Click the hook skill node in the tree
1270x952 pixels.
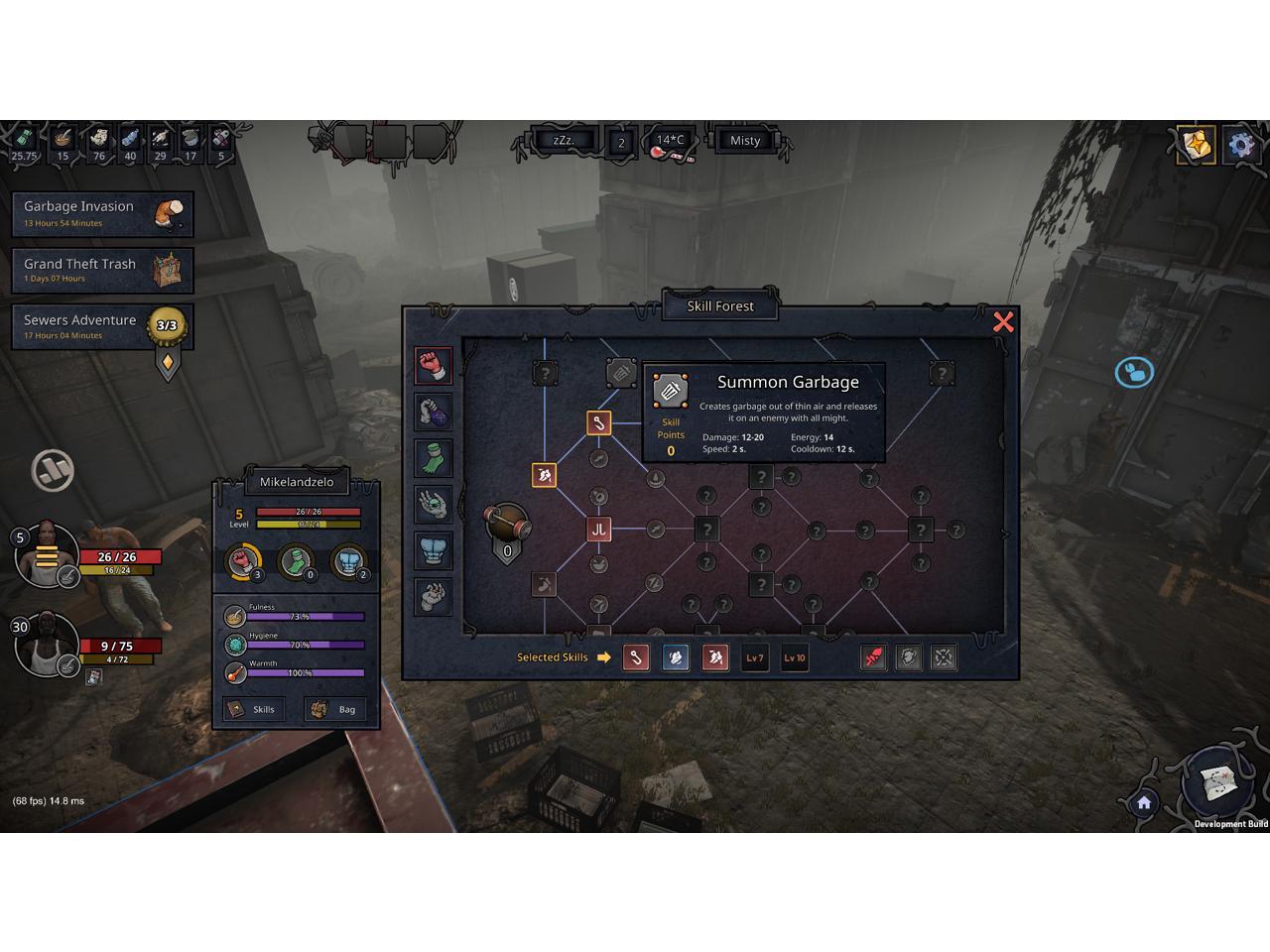[598, 423]
